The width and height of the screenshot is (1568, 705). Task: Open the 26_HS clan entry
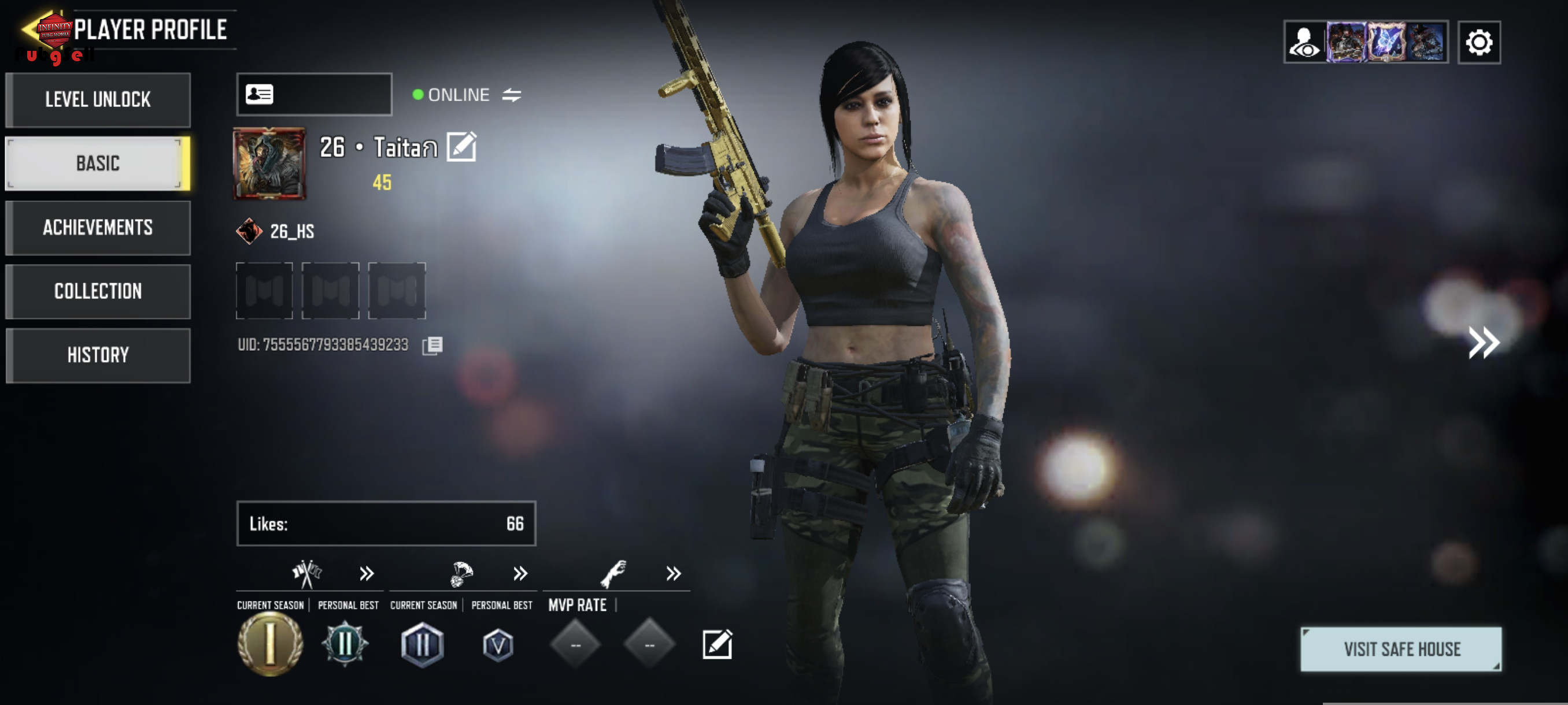pyautogui.click(x=275, y=231)
